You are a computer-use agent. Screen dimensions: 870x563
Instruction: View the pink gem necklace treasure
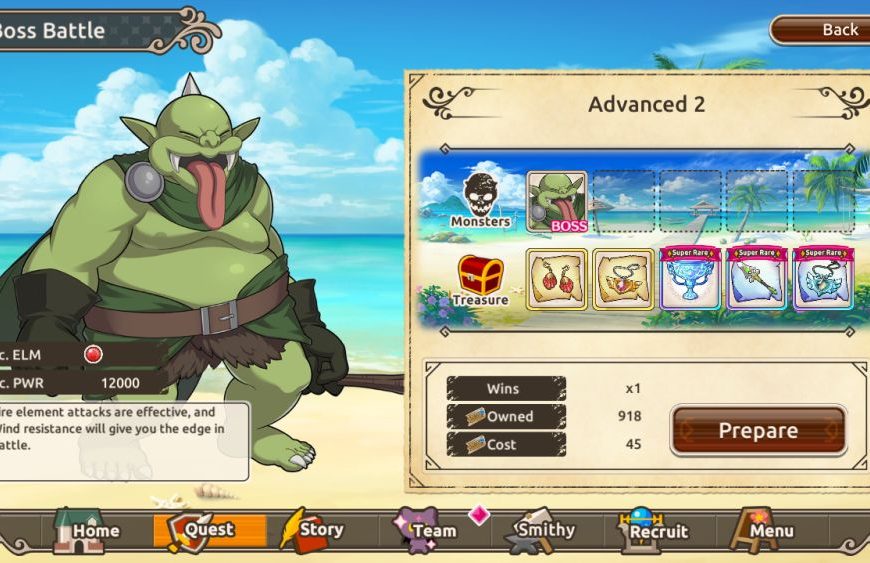[623, 279]
